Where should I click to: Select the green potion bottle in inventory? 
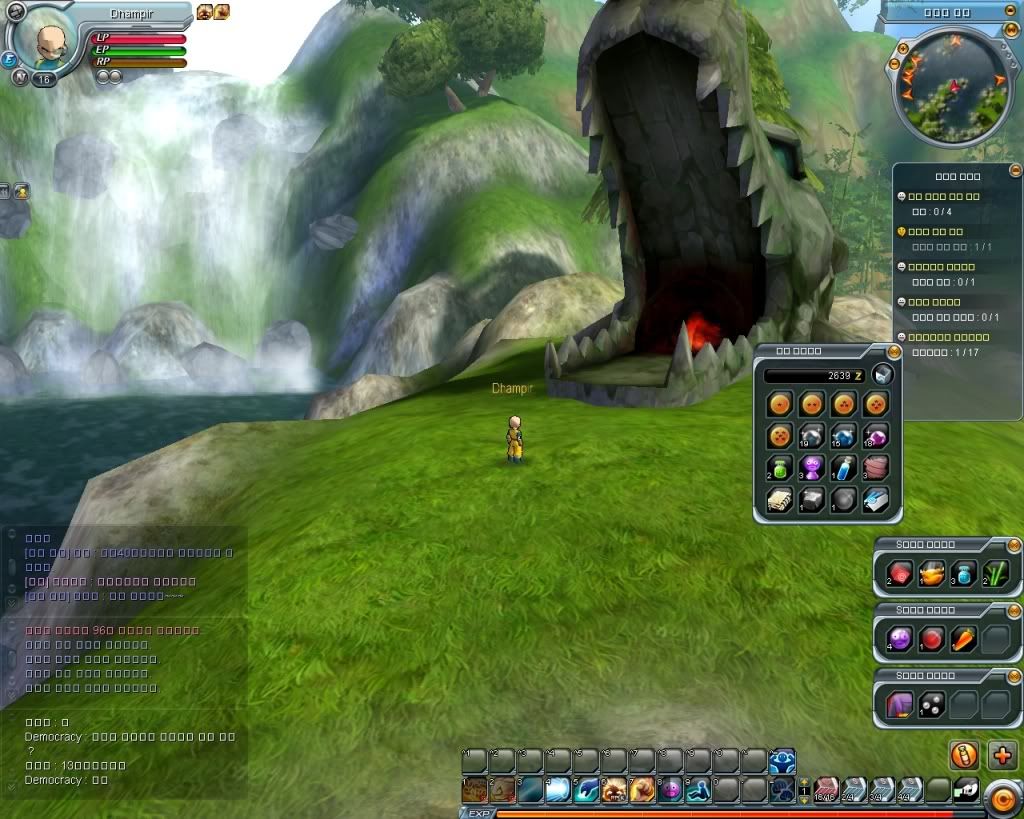coord(781,467)
